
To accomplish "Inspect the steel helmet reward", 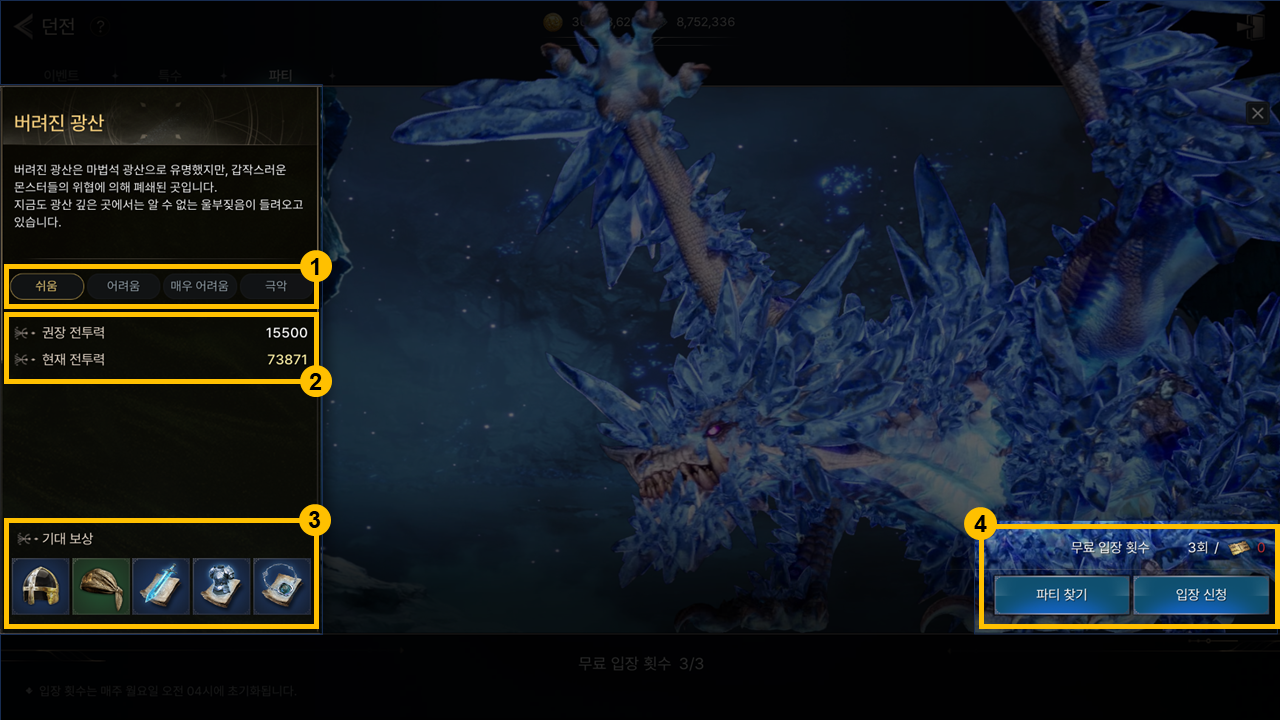I will (41, 587).
